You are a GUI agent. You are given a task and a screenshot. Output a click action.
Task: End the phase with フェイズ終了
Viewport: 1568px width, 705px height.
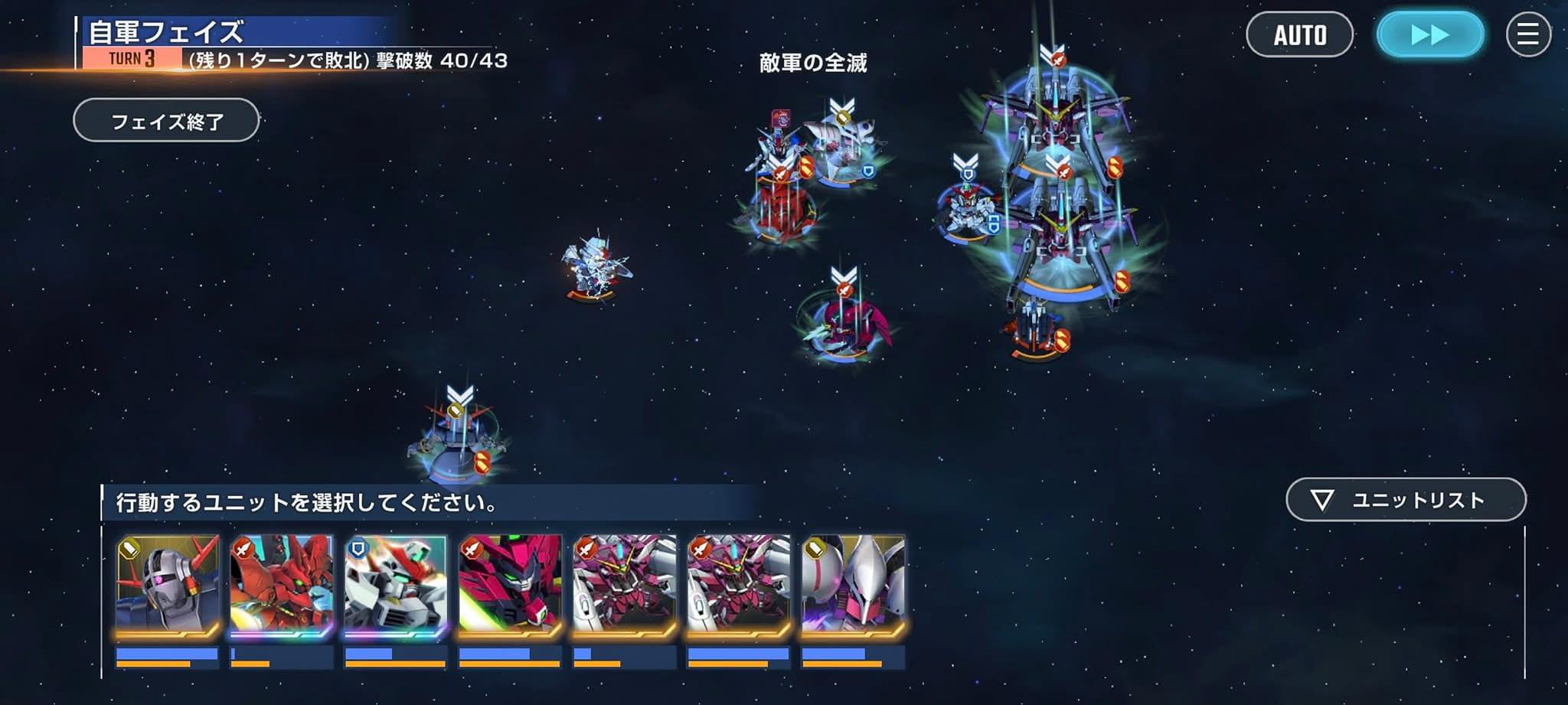[166, 120]
